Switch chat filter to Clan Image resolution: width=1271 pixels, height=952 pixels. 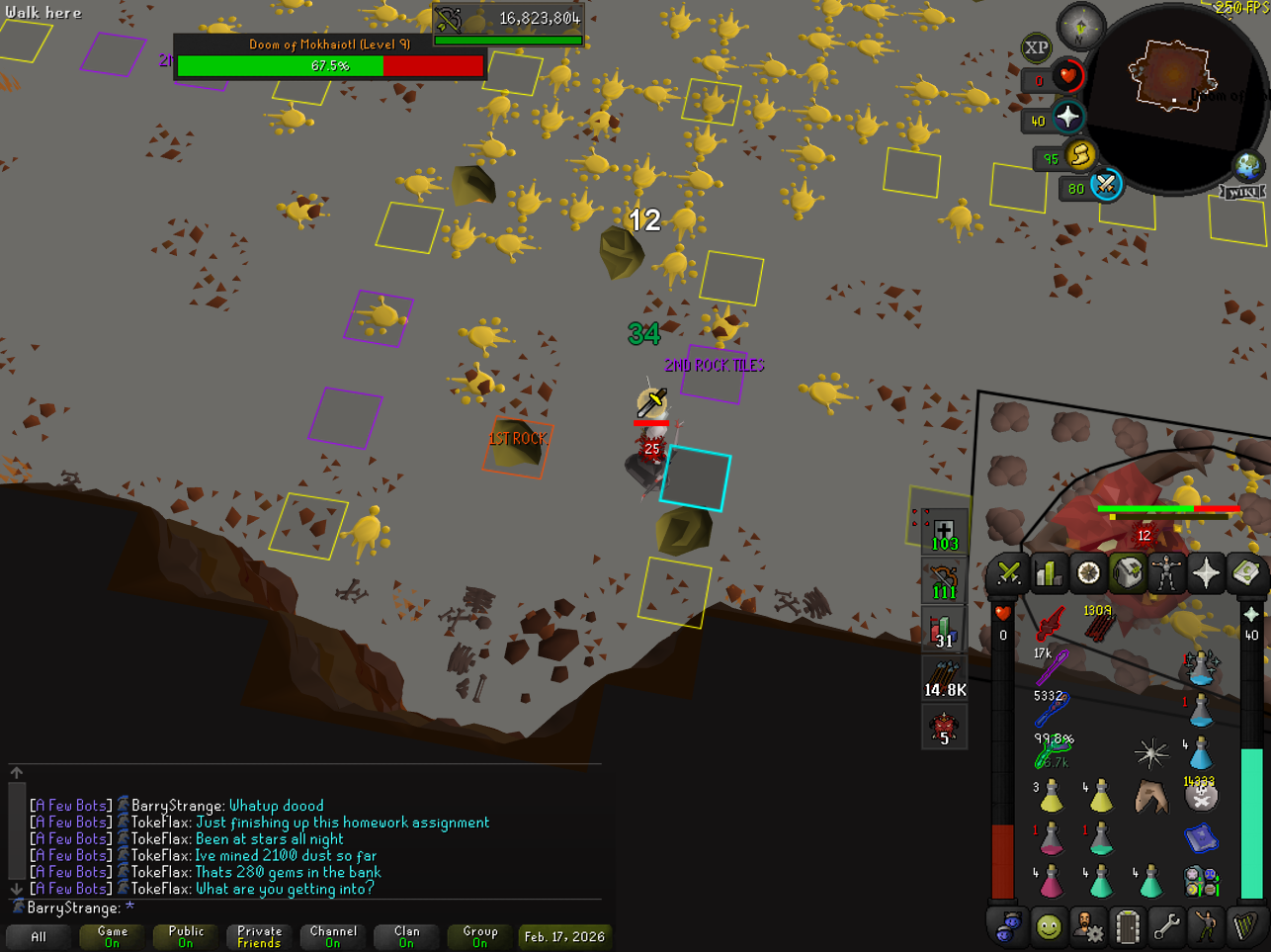click(x=406, y=936)
